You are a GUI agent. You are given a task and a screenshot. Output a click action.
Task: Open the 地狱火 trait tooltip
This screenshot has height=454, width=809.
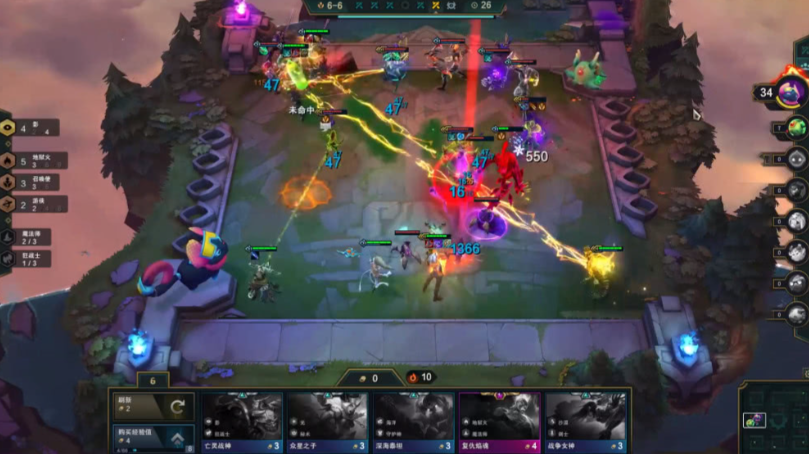[32, 160]
